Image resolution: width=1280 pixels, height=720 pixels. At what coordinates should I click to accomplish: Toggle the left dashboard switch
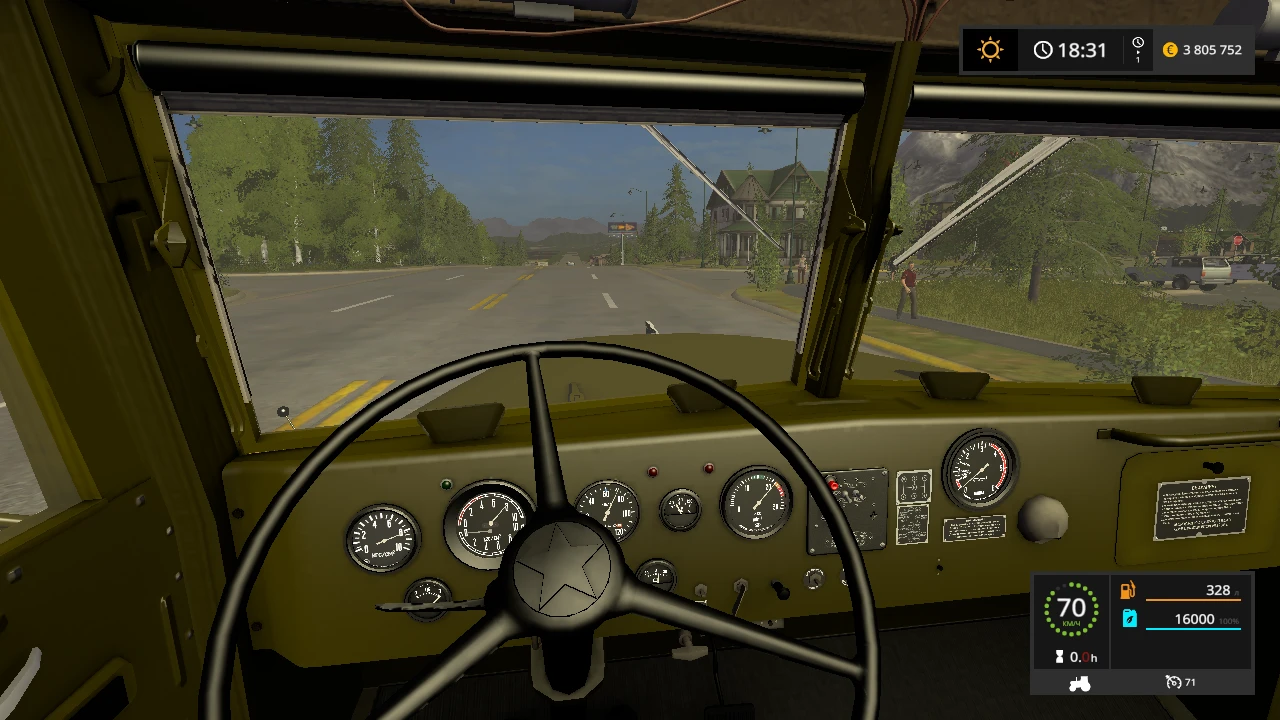pyautogui.click(x=700, y=590)
